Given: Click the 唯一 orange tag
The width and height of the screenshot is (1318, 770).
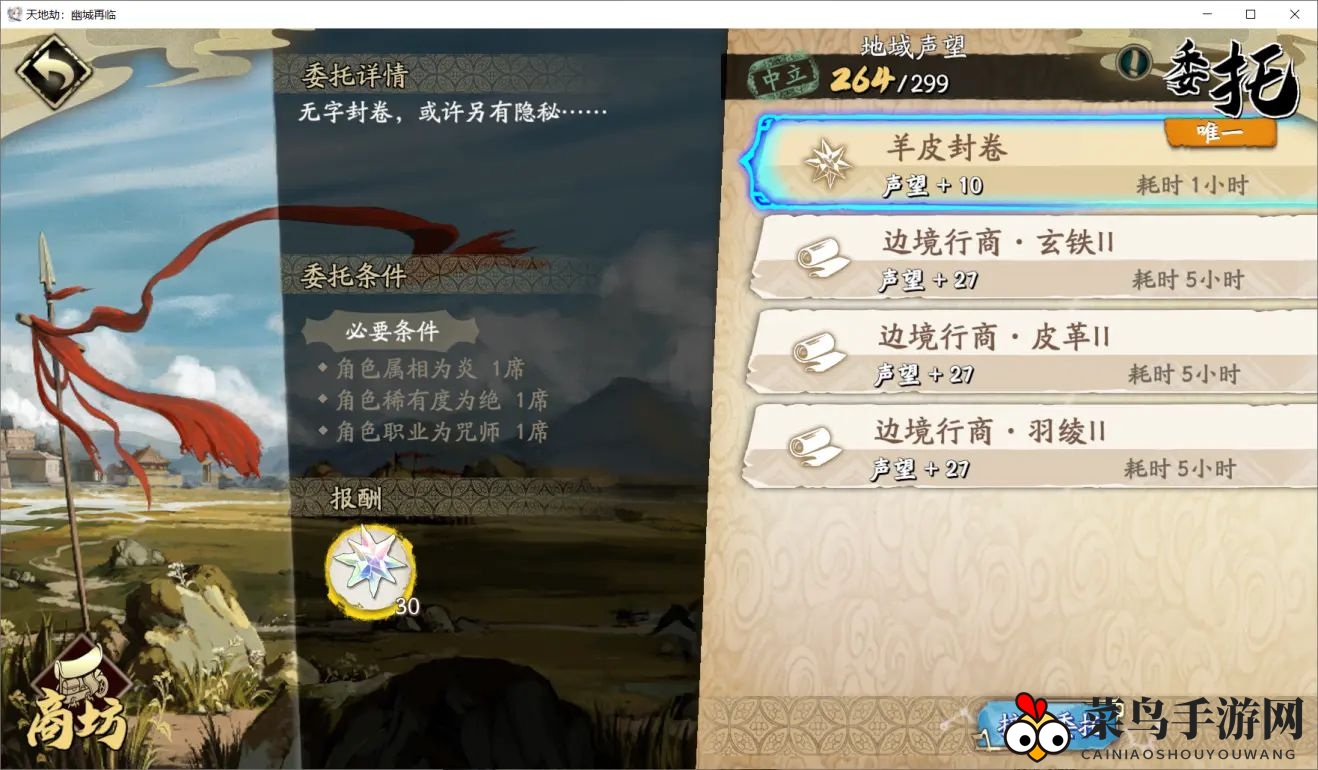Looking at the screenshot, I should [1222, 131].
